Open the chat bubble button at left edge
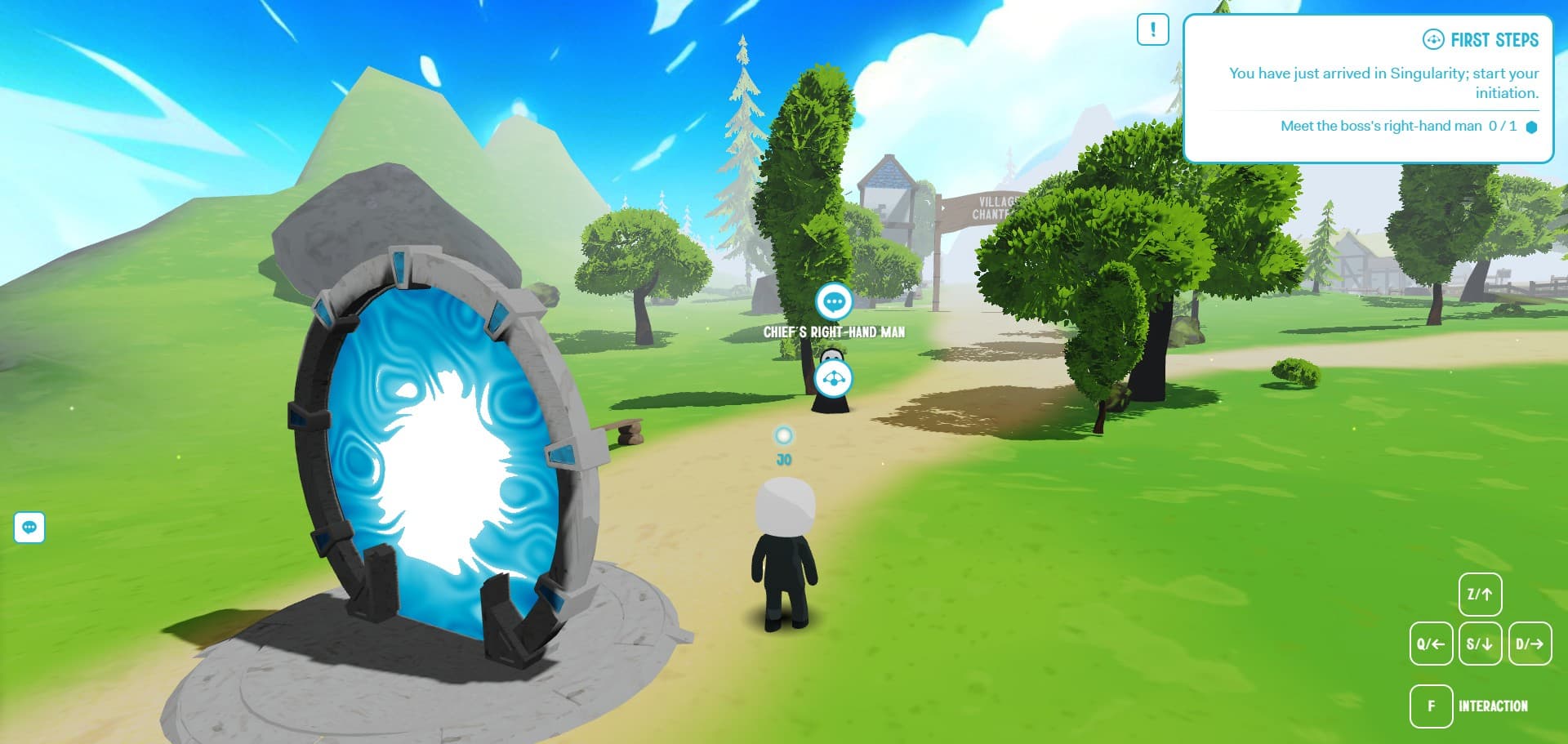The width and height of the screenshot is (1568, 744). [x=29, y=528]
